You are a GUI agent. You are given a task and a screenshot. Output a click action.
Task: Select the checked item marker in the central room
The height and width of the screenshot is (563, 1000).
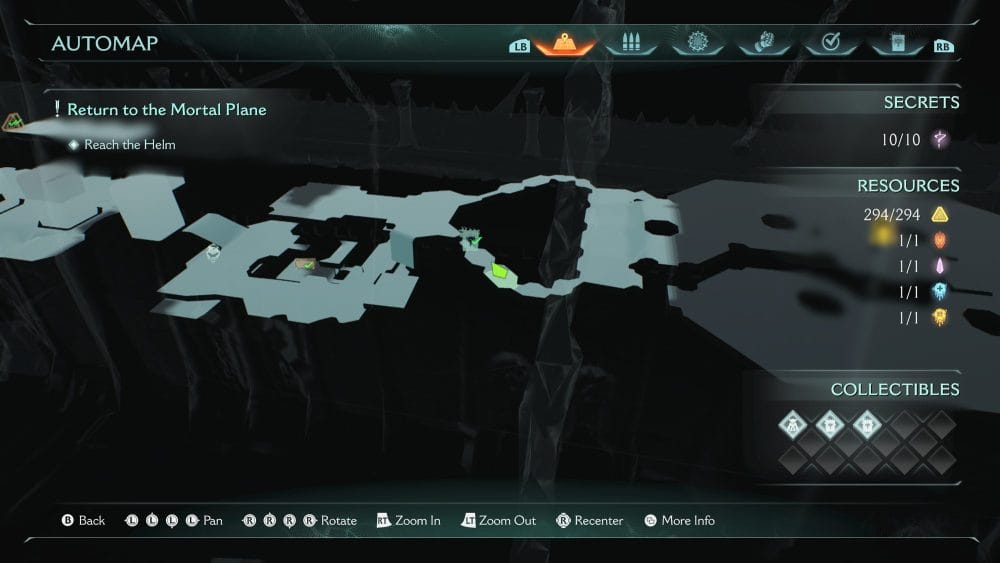305,265
